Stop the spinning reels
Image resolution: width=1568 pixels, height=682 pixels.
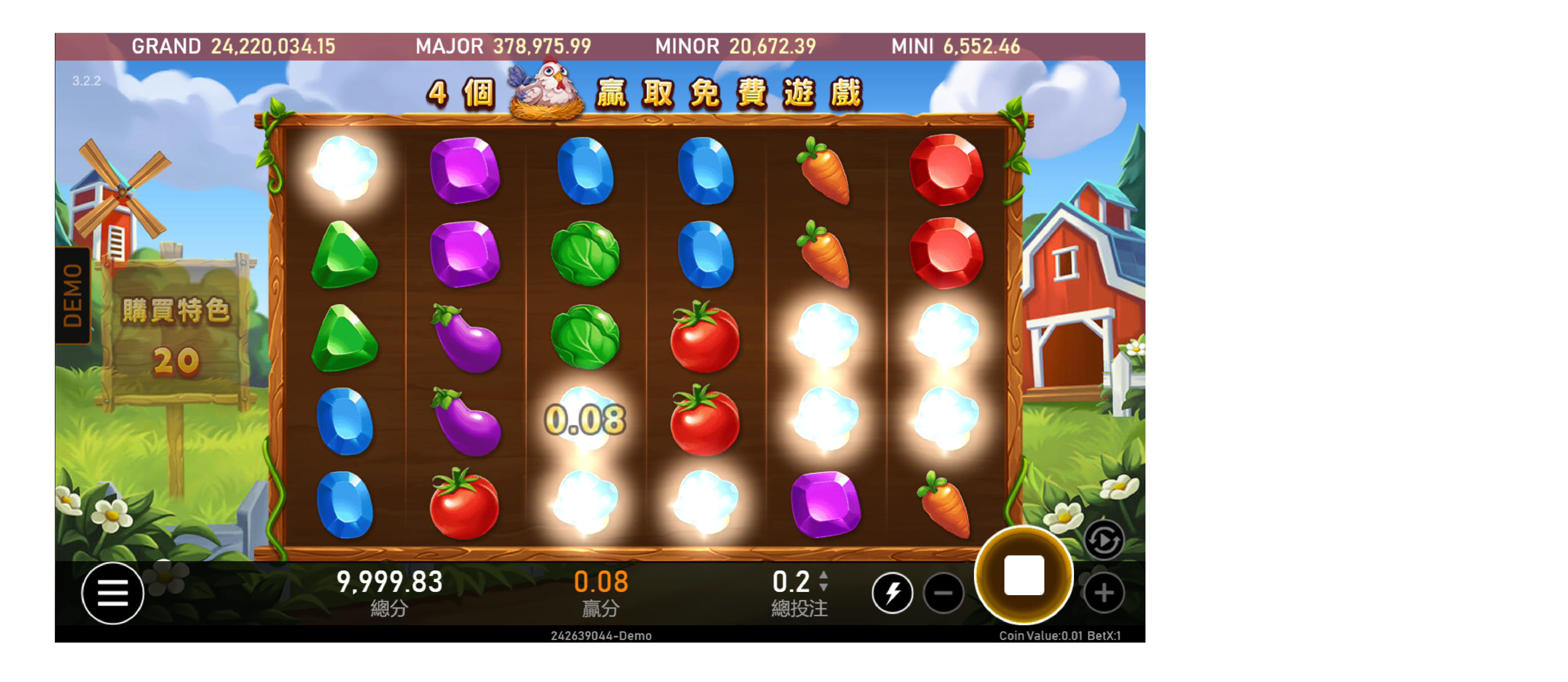1023,575
